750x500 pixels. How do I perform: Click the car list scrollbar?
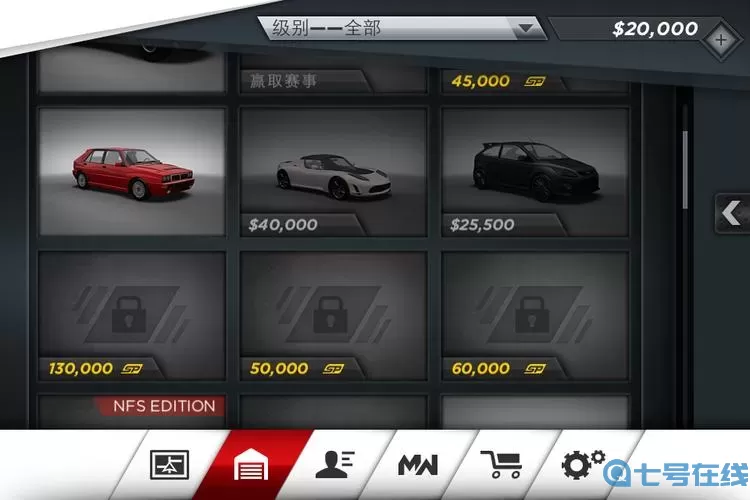point(685,170)
